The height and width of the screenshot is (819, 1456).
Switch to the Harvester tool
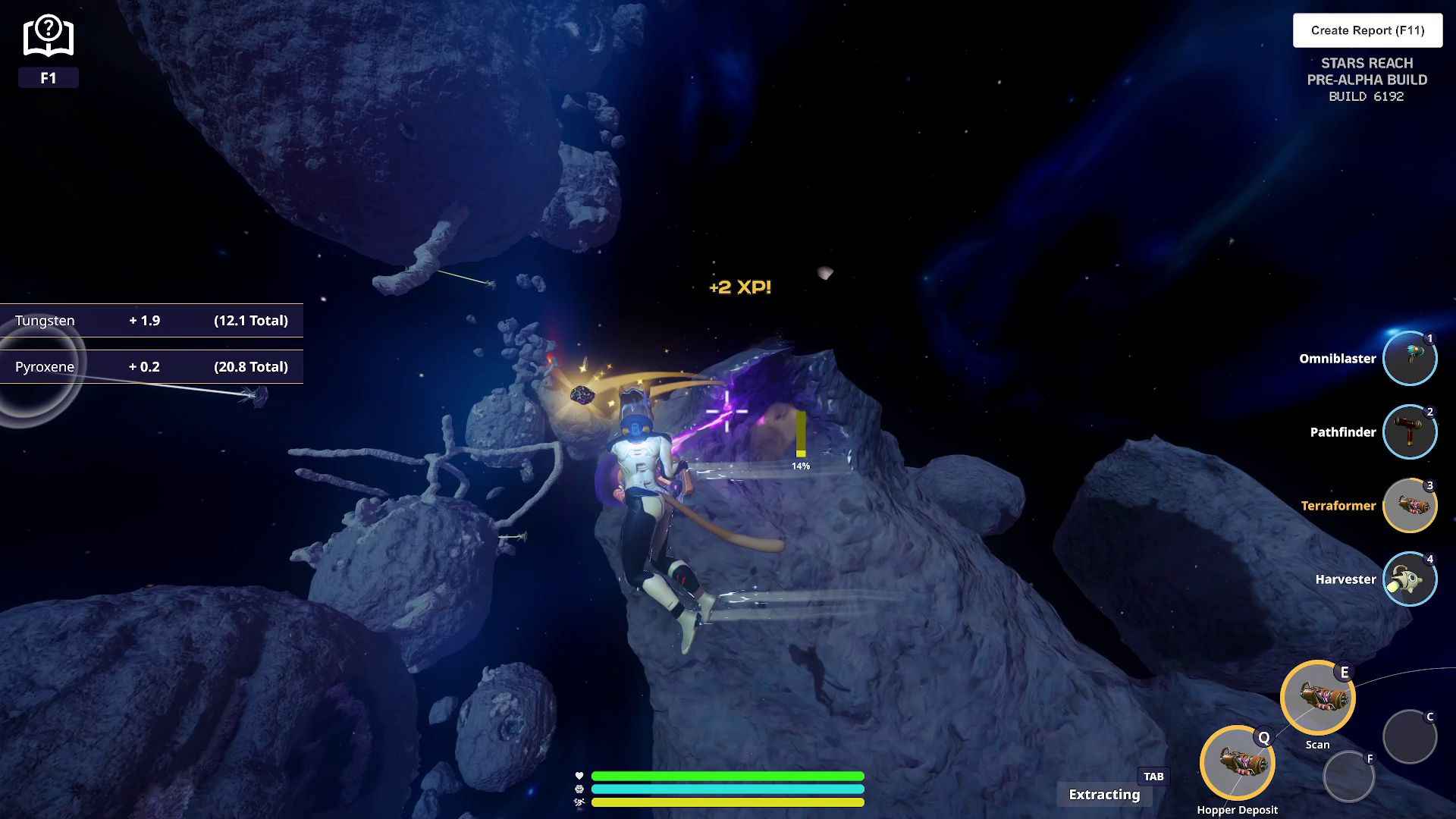pyautogui.click(x=1409, y=579)
